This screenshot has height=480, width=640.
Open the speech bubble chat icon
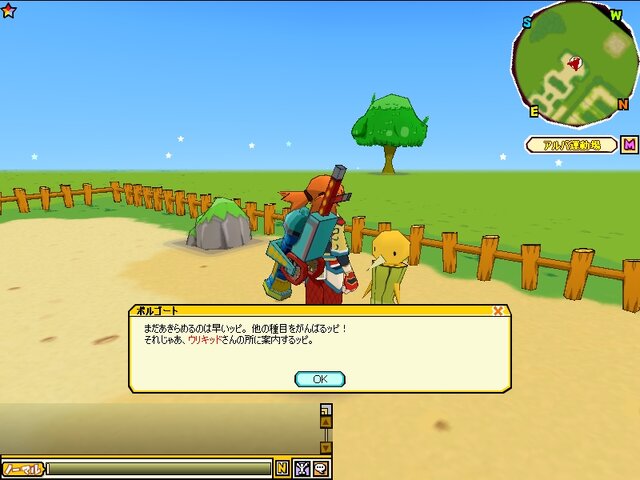(x=320, y=468)
